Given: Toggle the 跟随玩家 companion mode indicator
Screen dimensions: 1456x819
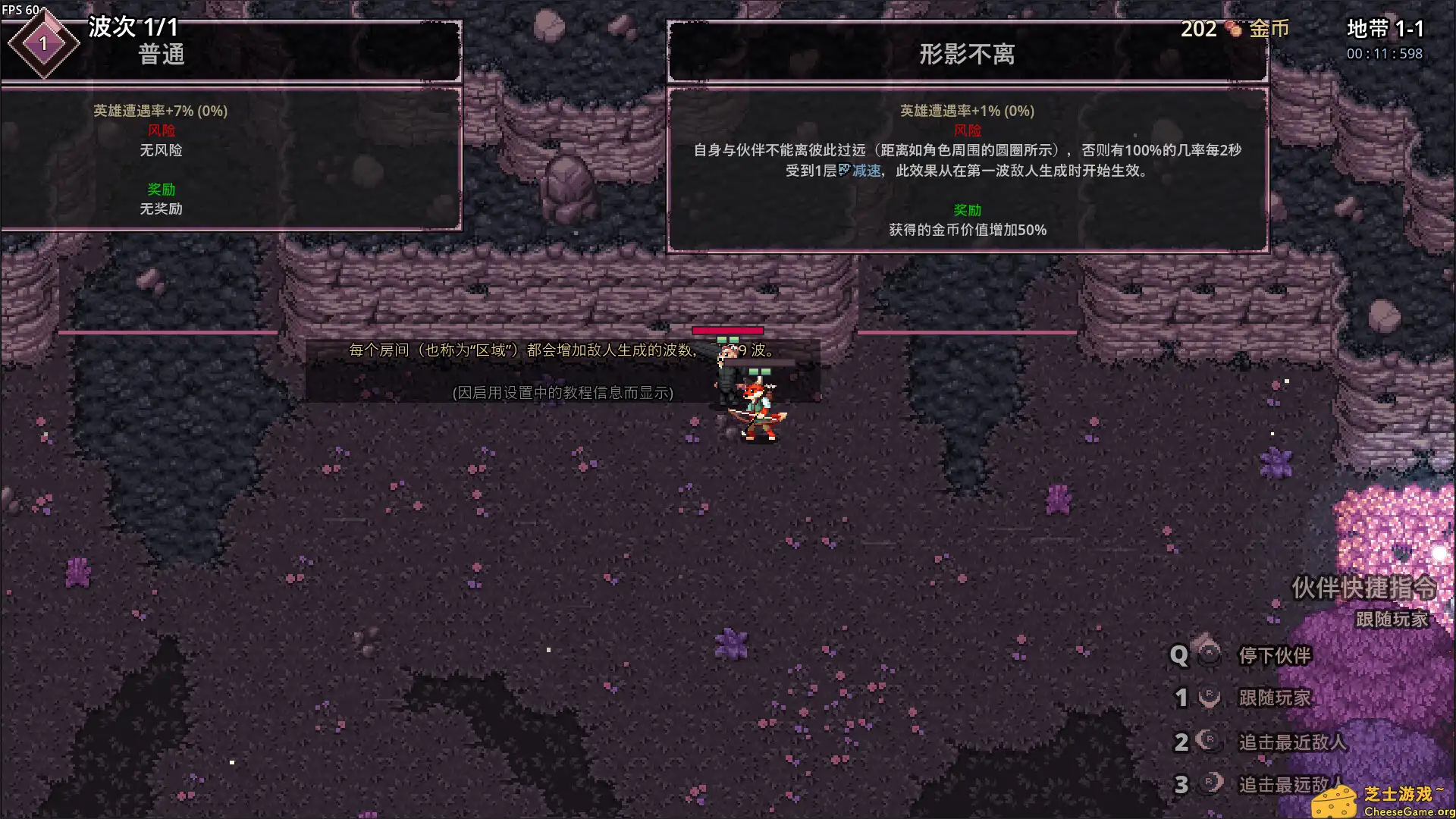Looking at the screenshot, I should click(1393, 619).
